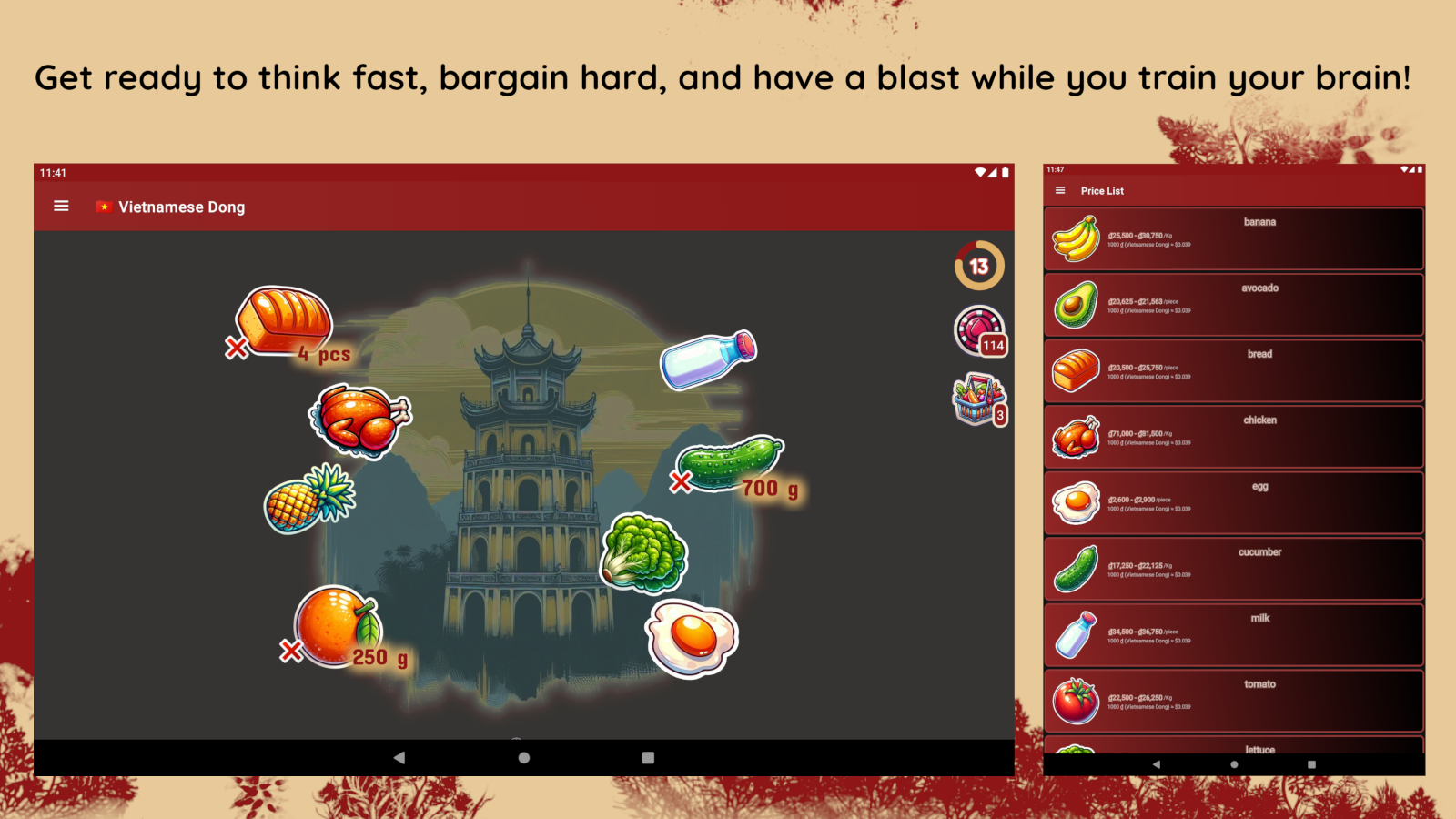
Task: Choose the bread row in the Price List
Action: pyautogui.click(x=1233, y=371)
